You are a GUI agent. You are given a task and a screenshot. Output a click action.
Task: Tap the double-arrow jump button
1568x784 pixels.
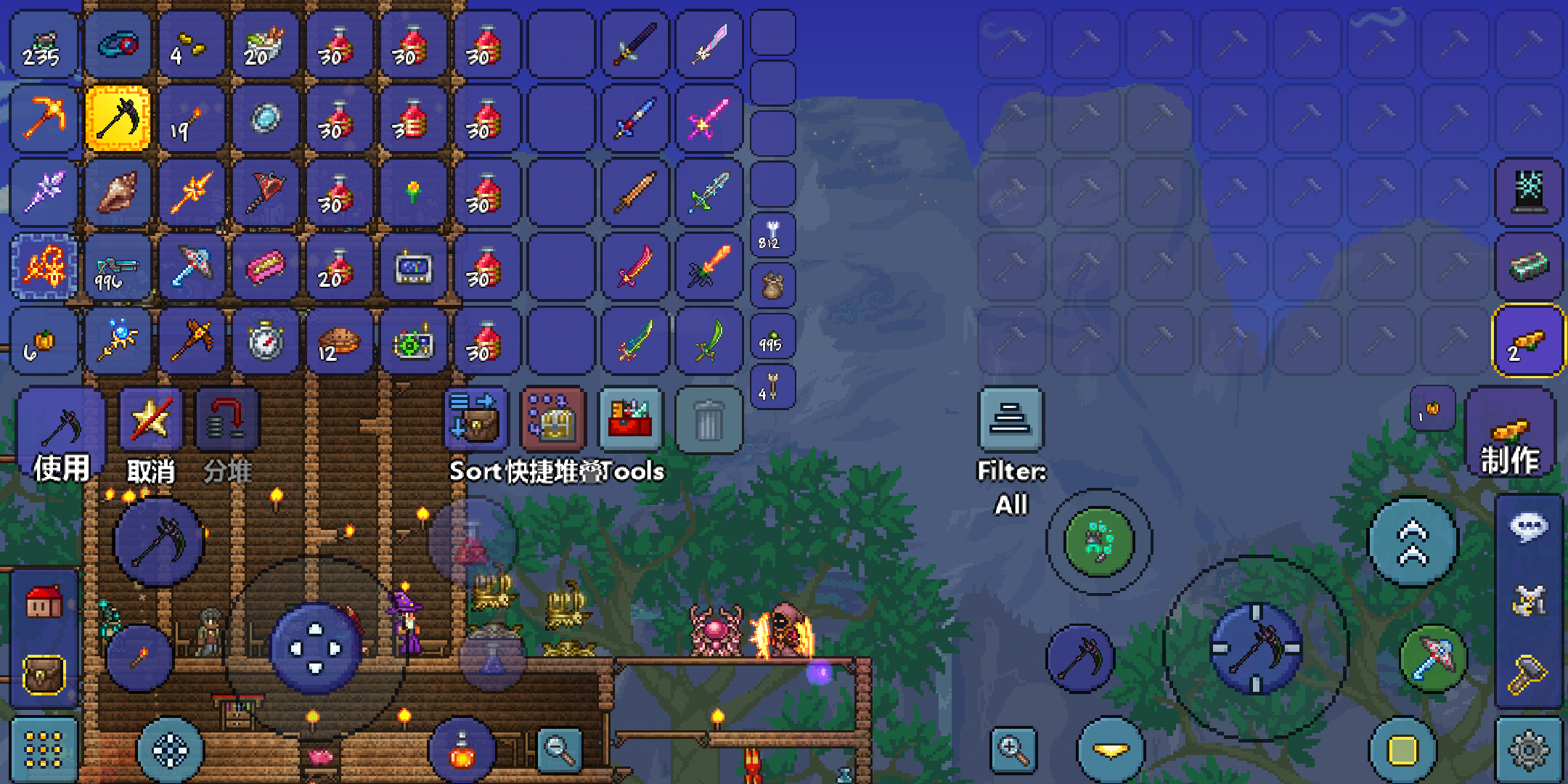click(x=1413, y=542)
